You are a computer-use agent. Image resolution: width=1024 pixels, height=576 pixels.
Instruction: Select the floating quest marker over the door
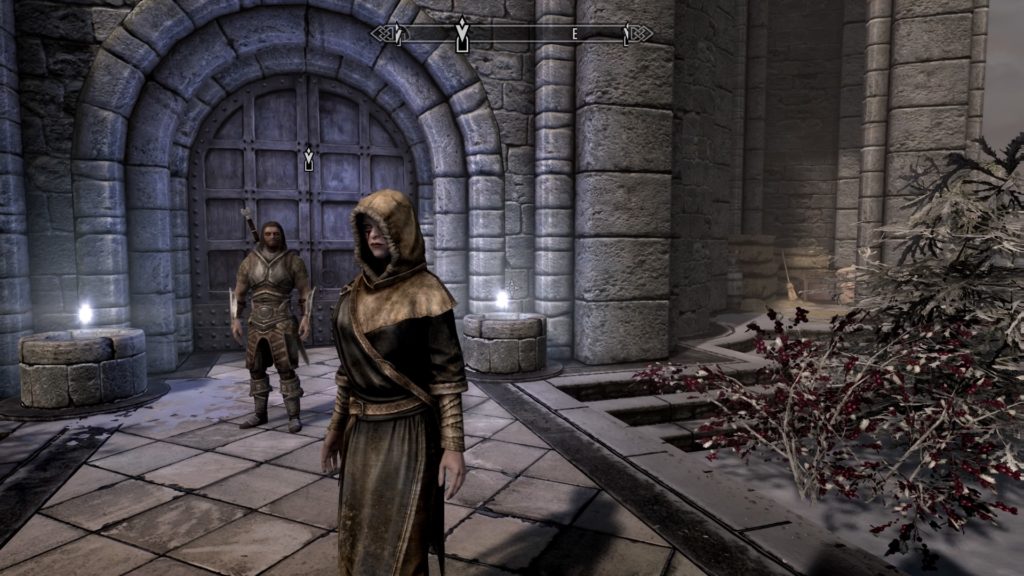click(309, 157)
